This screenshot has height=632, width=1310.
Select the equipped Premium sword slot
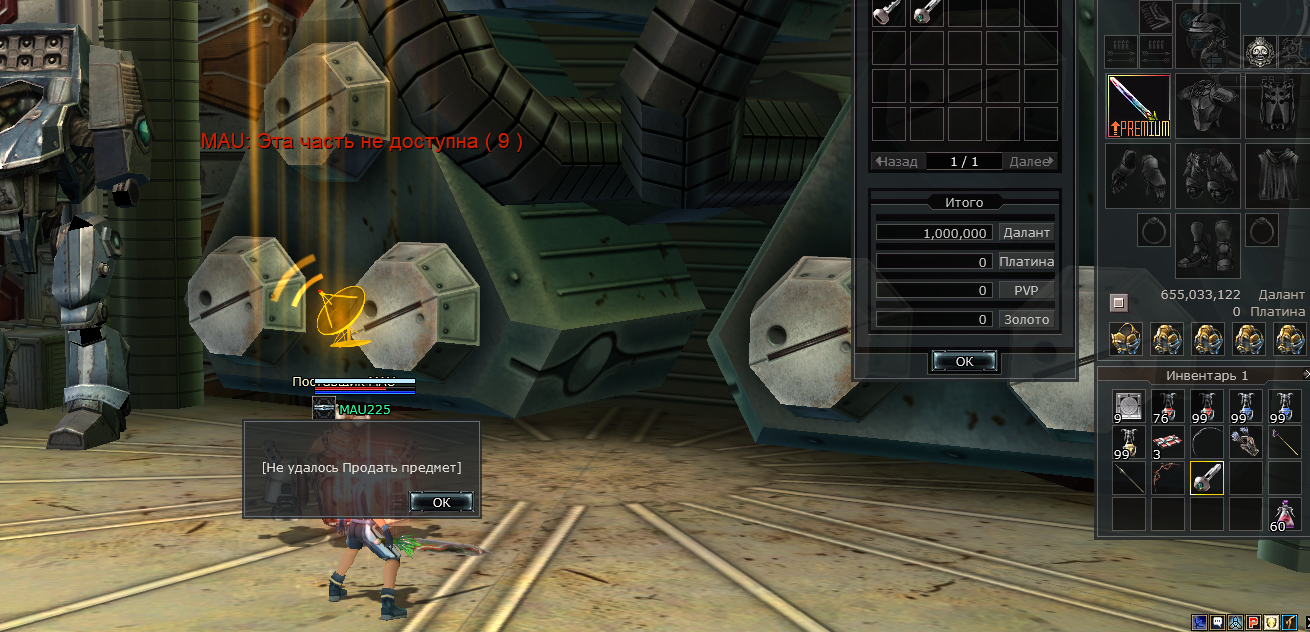(1138, 106)
